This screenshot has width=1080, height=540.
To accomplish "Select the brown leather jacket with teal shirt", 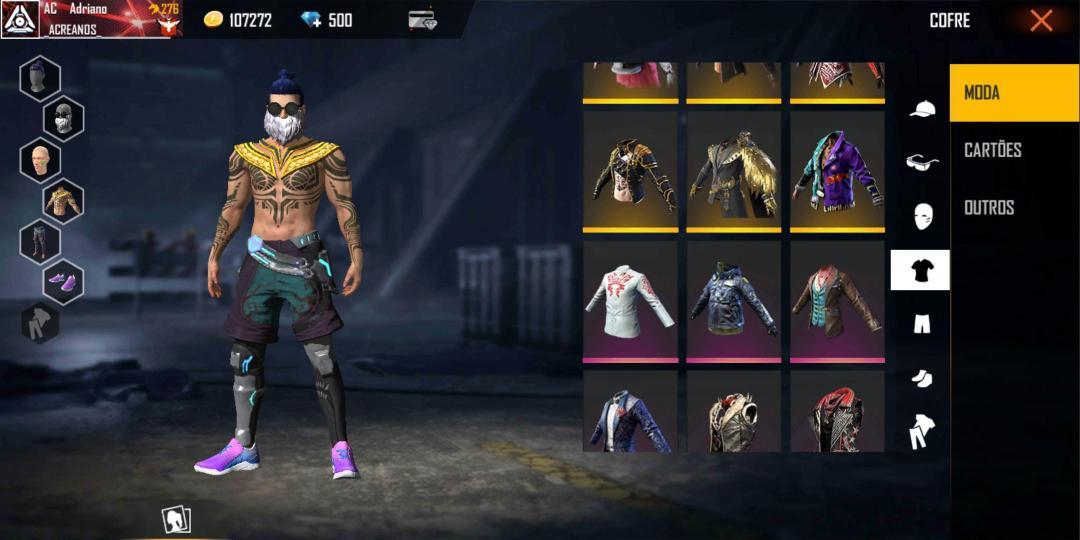I will (x=837, y=302).
